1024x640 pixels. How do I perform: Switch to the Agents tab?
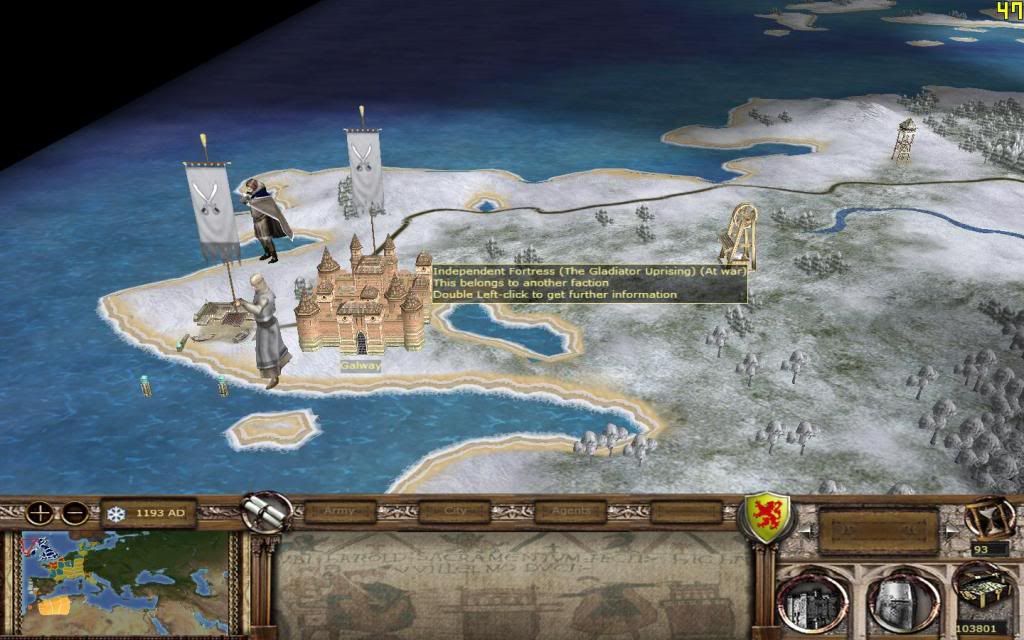coord(570,512)
